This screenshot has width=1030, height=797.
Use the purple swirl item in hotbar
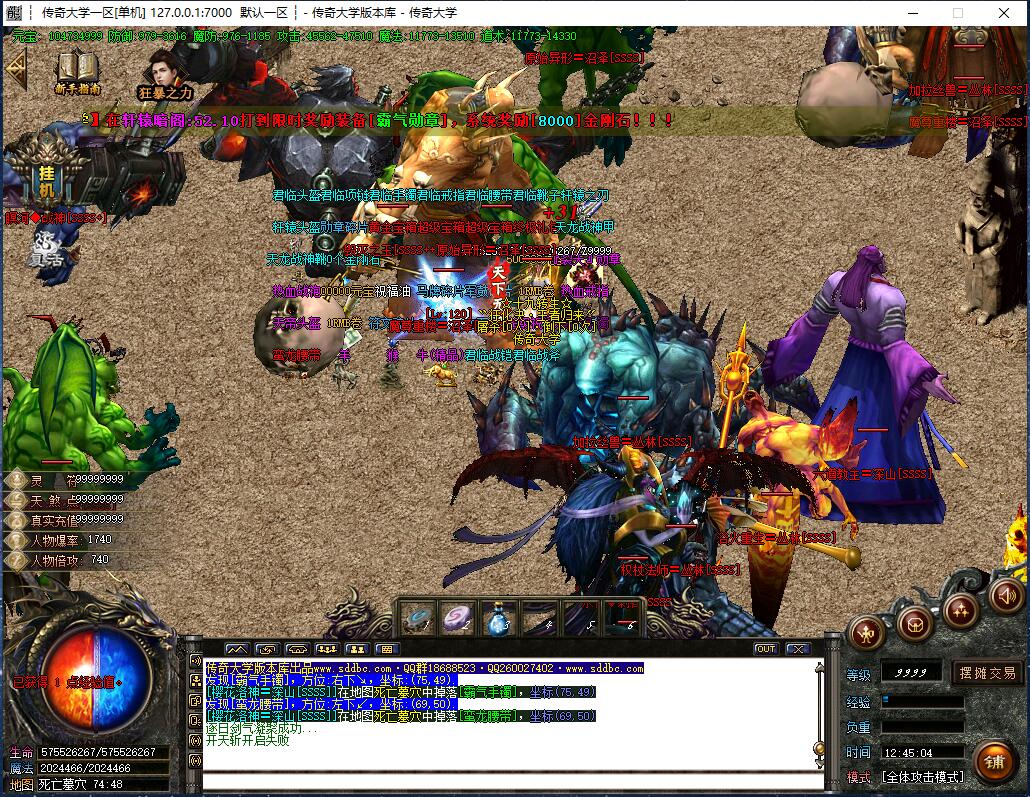tap(459, 620)
